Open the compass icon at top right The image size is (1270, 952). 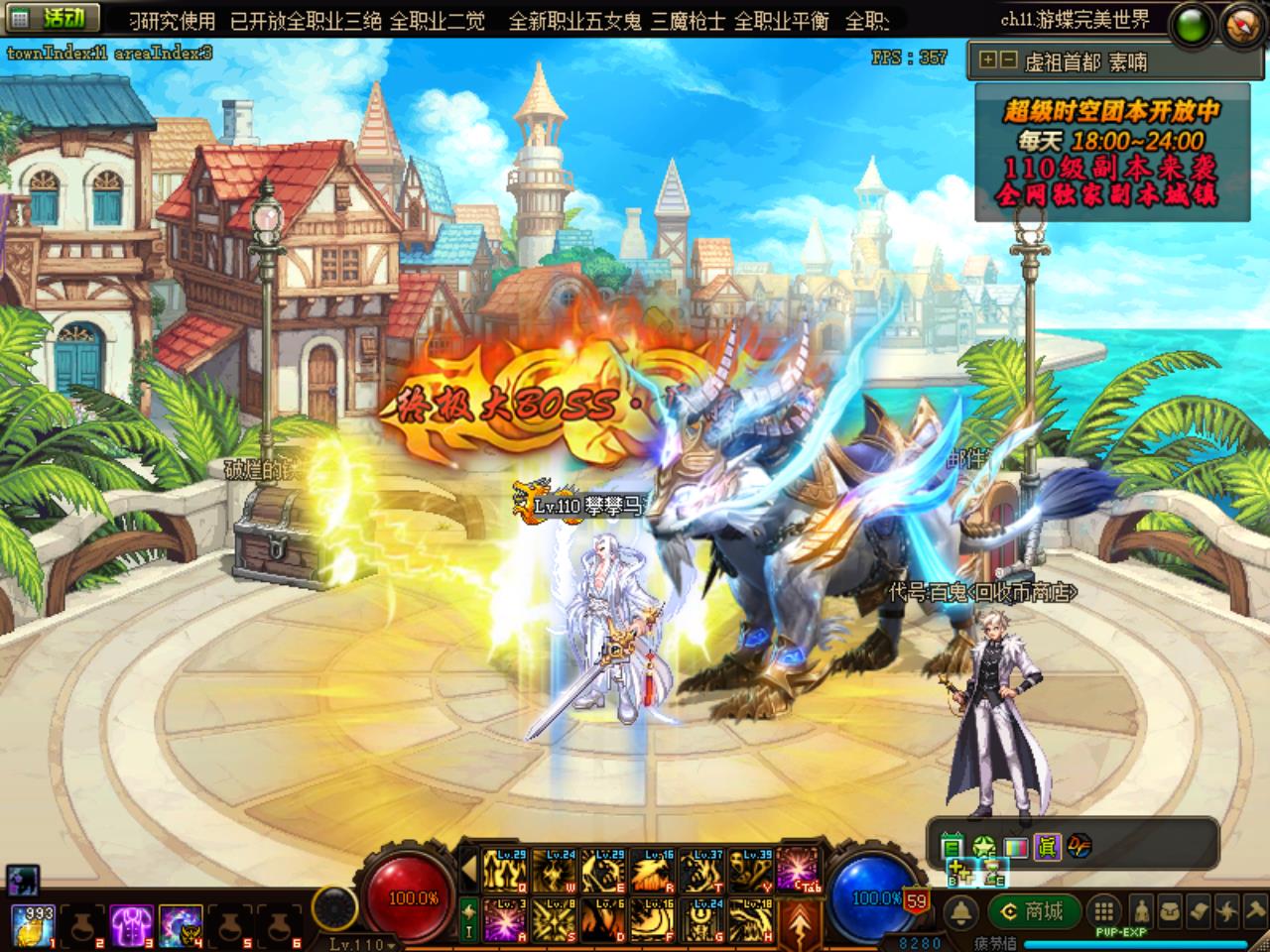point(1242,23)
